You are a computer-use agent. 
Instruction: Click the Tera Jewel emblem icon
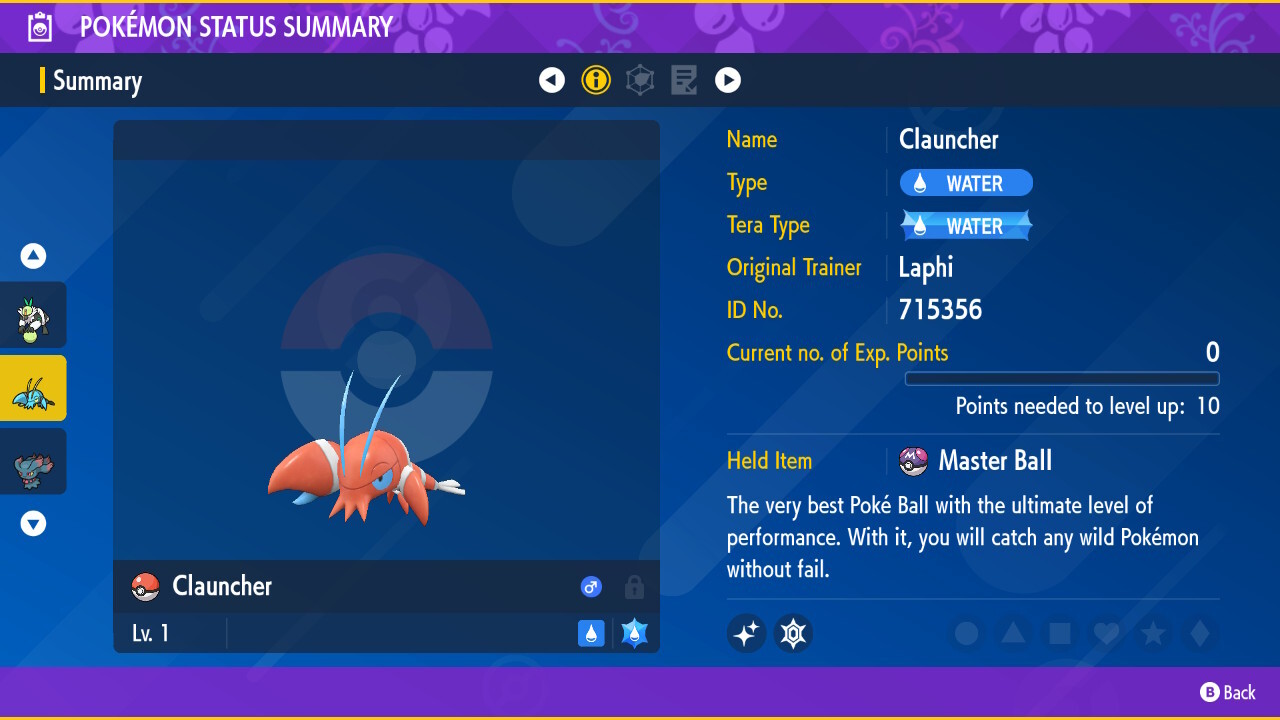pos(793,633)
